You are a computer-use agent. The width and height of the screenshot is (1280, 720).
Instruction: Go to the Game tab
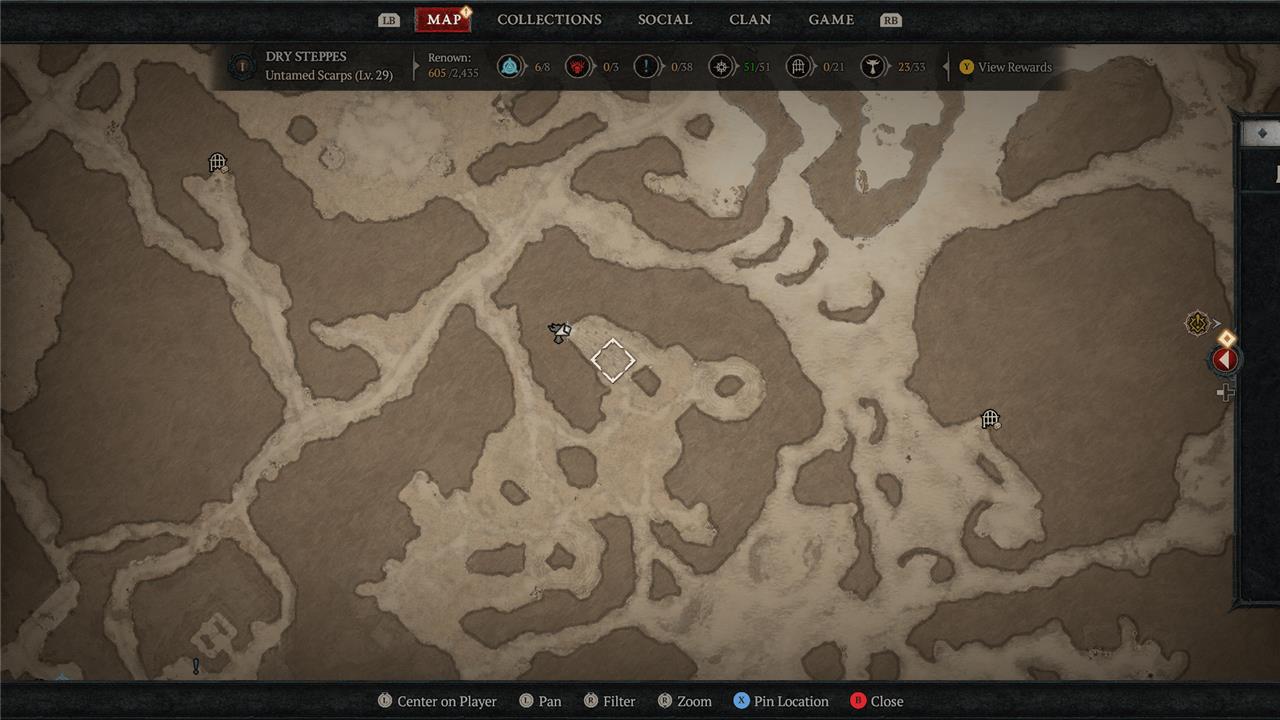coord(831,20)
